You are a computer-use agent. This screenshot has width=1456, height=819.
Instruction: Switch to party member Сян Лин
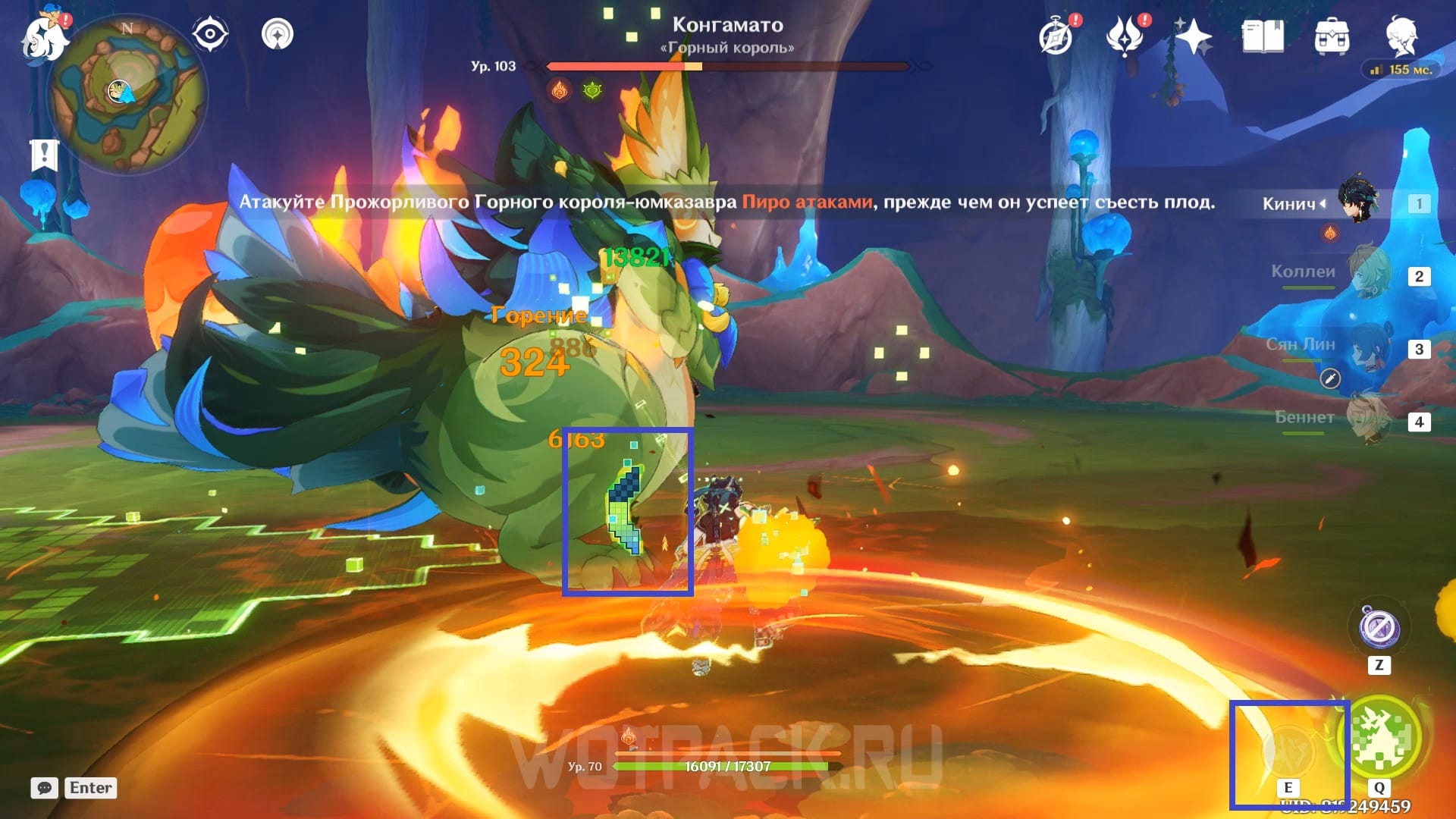point(1369,347)
